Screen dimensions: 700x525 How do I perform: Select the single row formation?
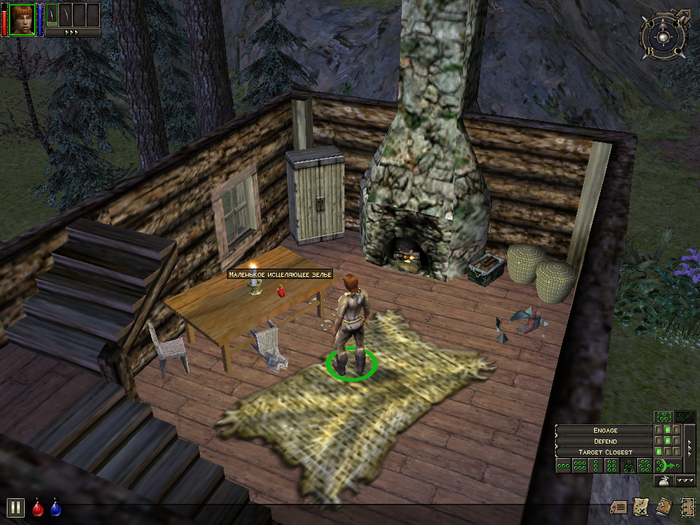[x=565, y=465]
